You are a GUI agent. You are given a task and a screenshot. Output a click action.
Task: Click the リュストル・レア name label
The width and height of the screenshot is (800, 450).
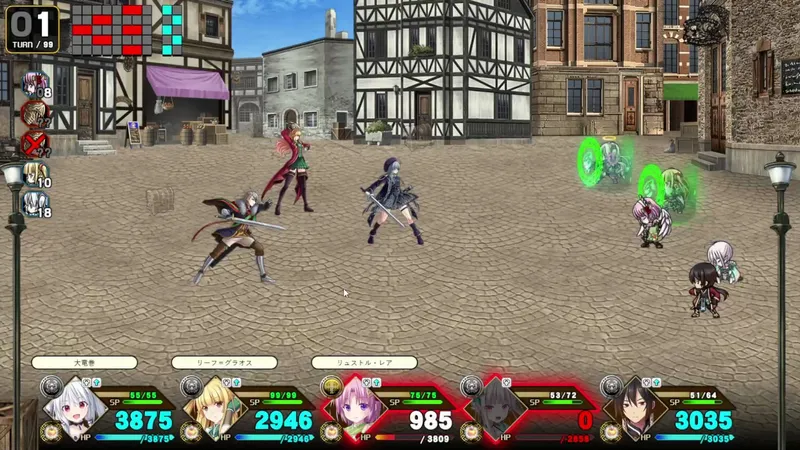tap(363, 363)
